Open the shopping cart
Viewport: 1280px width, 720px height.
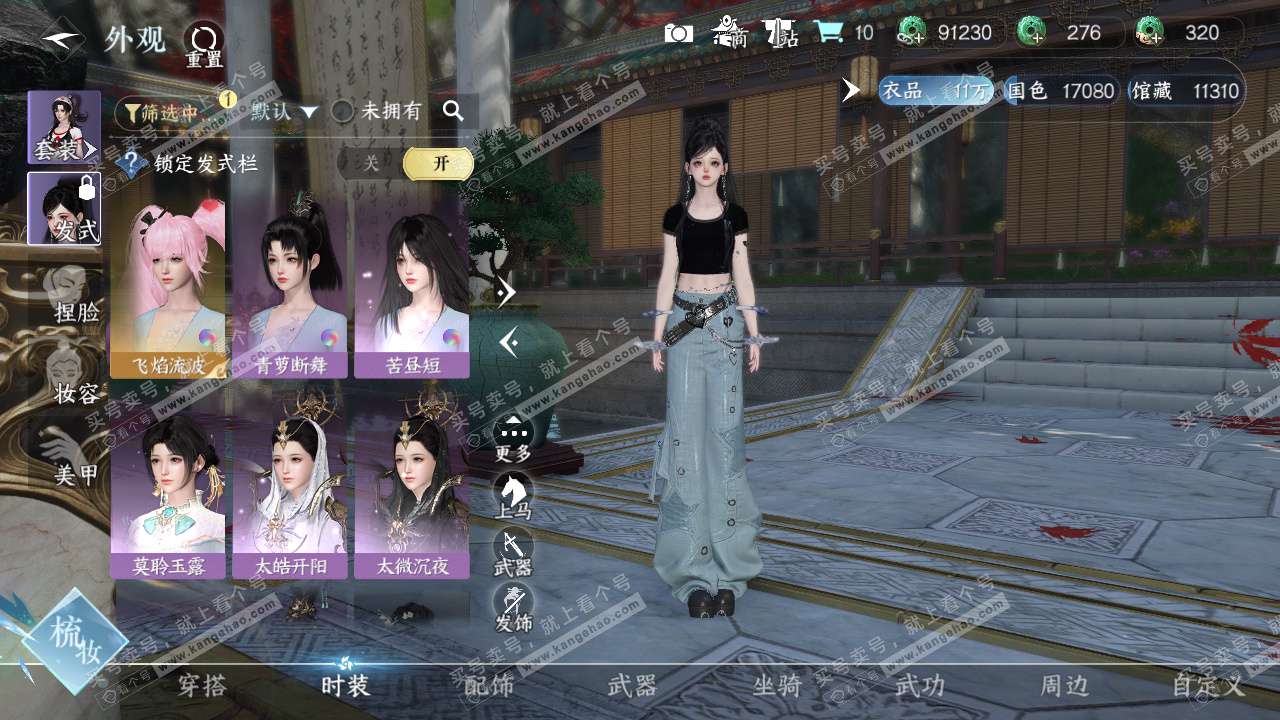(828, 33)
